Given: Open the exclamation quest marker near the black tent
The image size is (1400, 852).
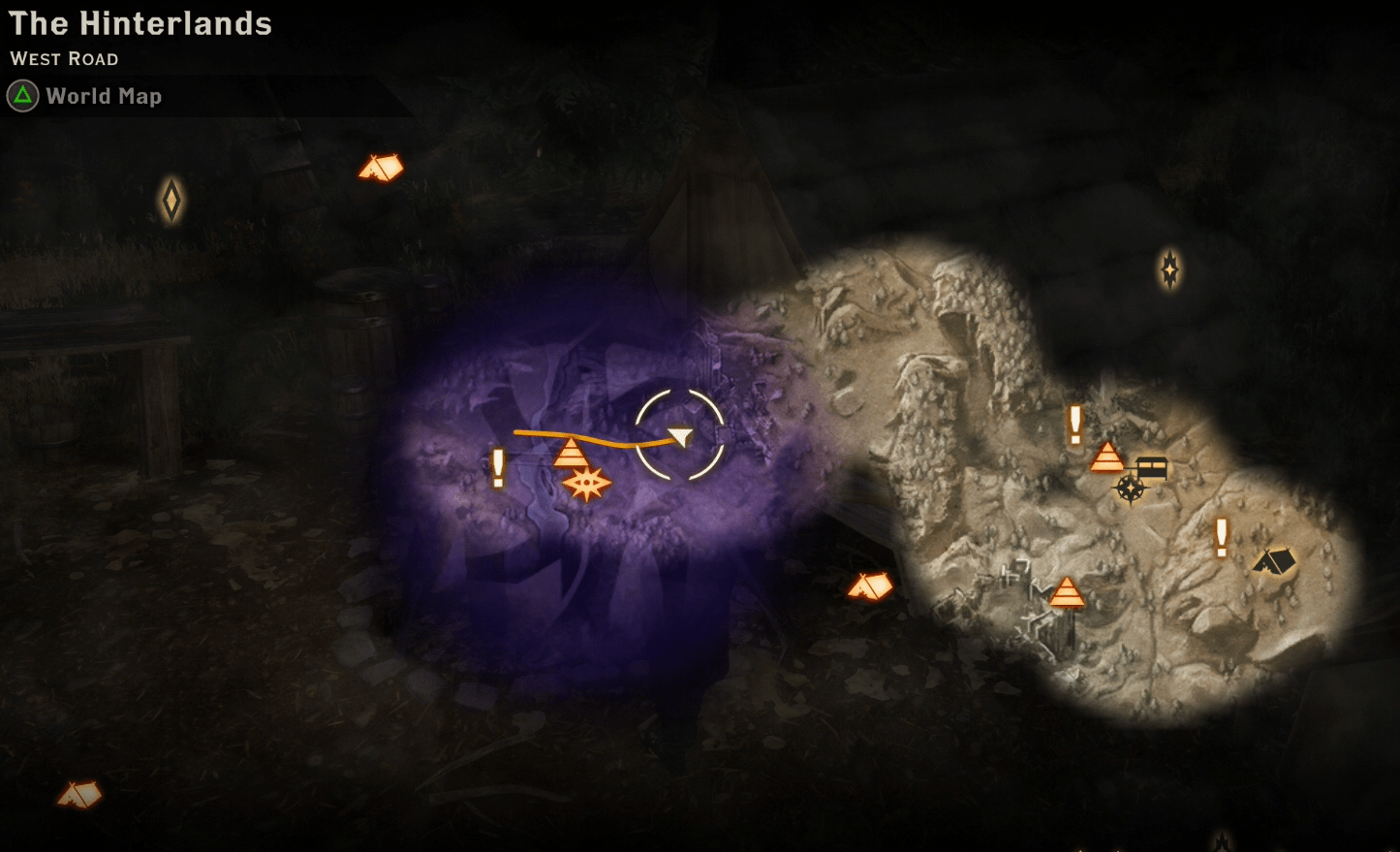Looking at the screenshot, I should coord(1220,539).
